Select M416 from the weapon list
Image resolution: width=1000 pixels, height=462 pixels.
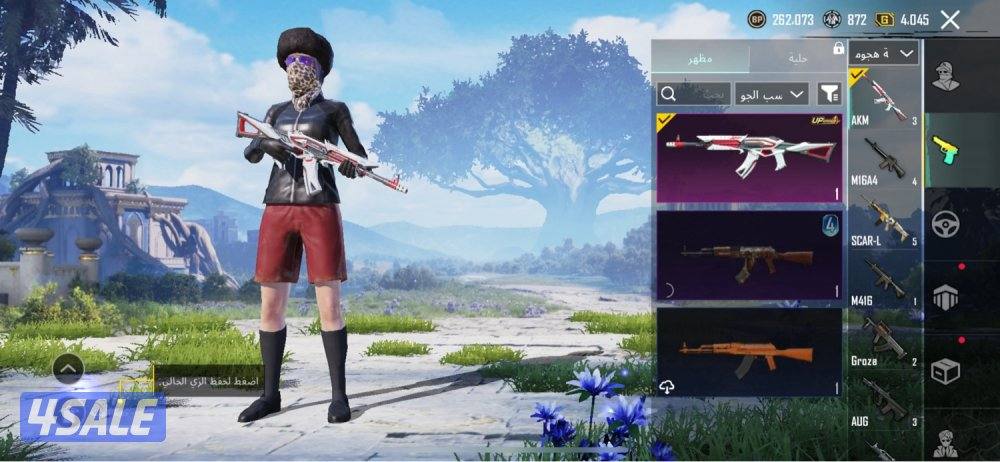point(885,281)
